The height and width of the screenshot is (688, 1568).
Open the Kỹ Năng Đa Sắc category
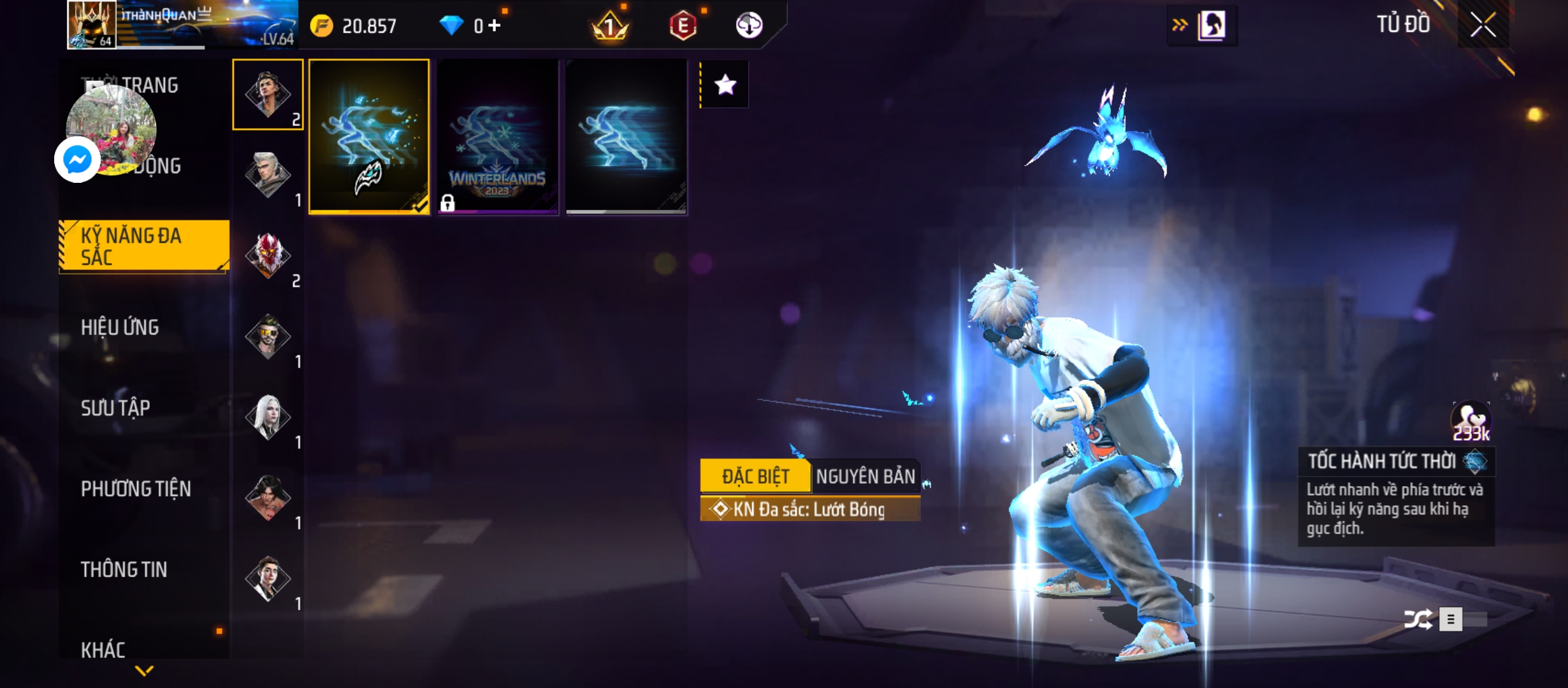click(144, 247)
